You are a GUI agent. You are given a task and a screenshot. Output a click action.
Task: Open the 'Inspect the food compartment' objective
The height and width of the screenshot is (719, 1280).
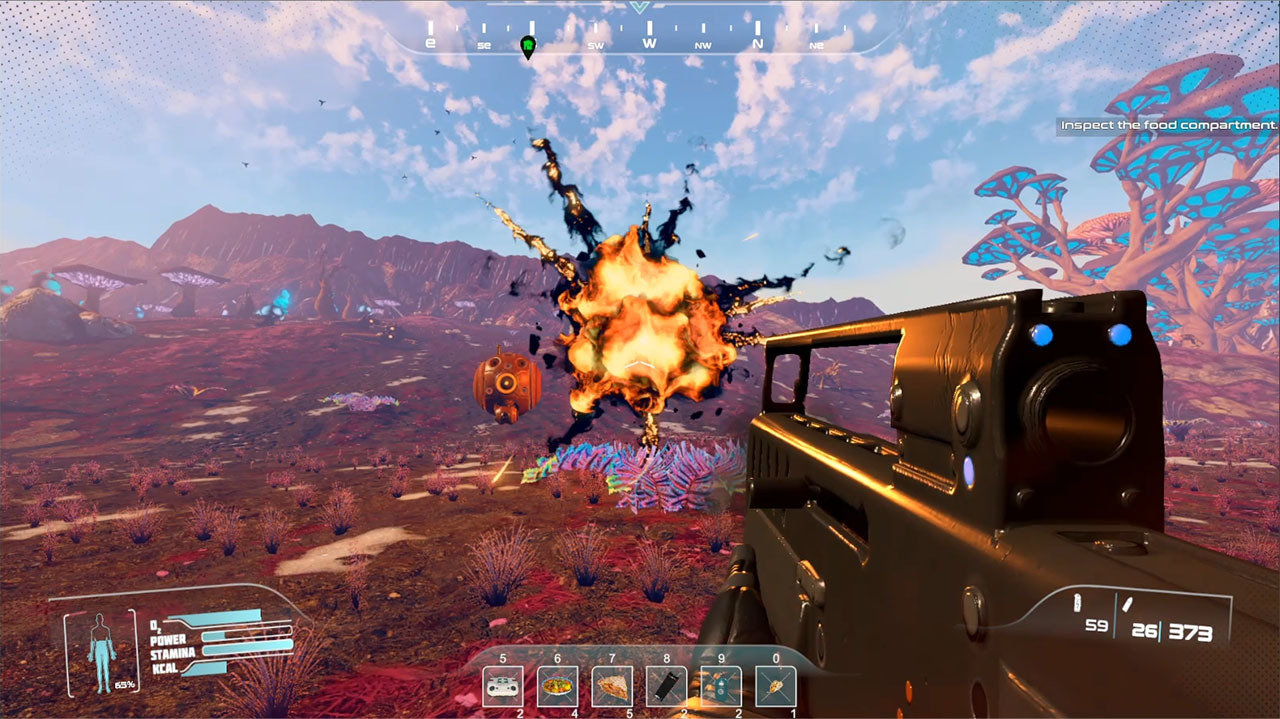point(1168,126)
